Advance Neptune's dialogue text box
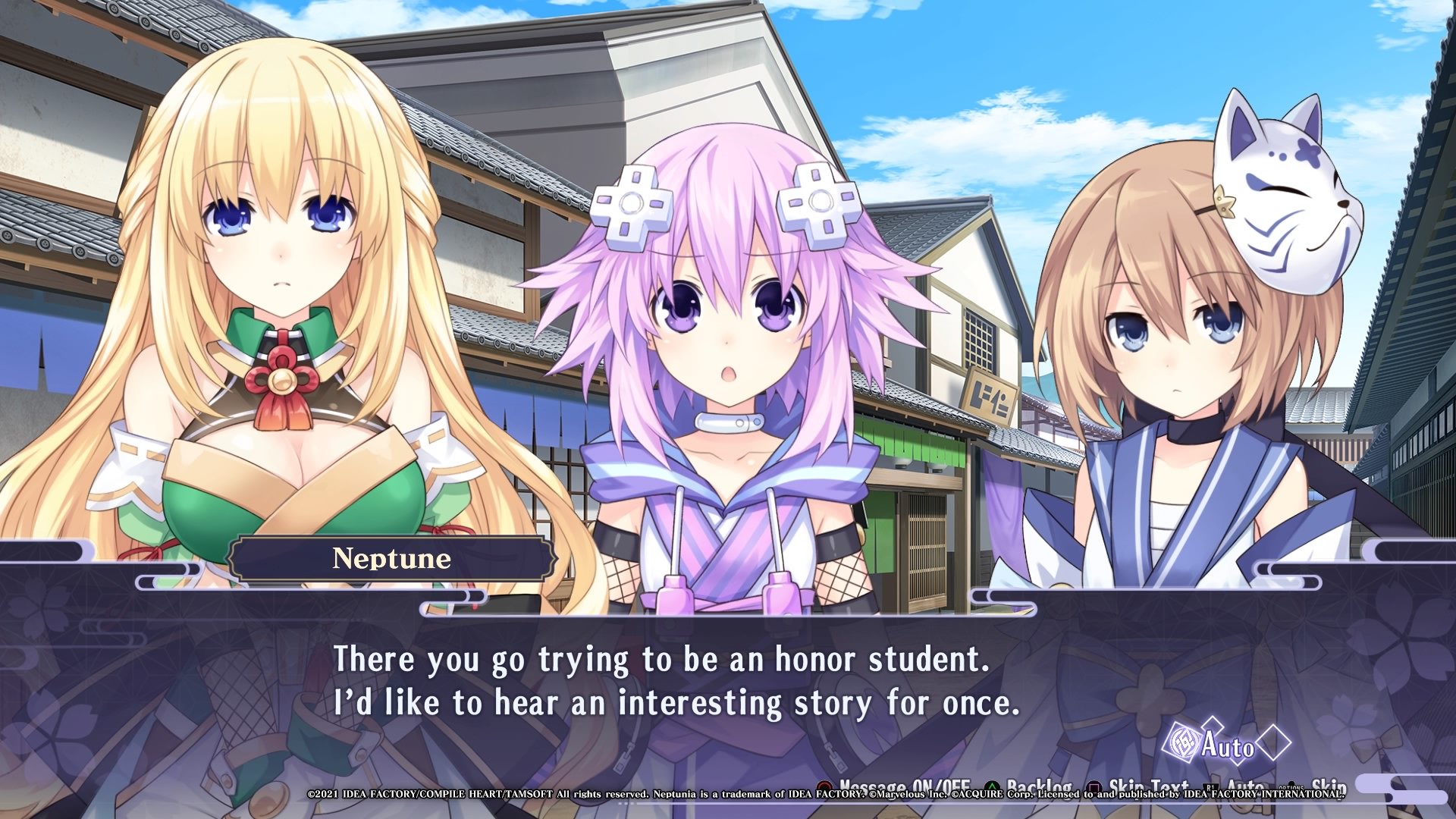1456x819 pixels. 676,681
